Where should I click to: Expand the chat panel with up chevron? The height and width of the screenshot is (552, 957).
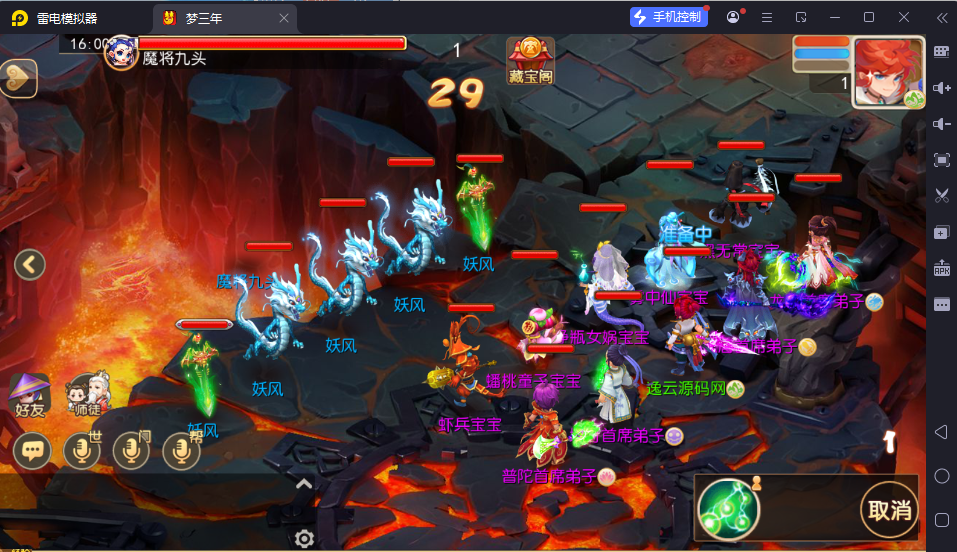[x=305, y=484]
